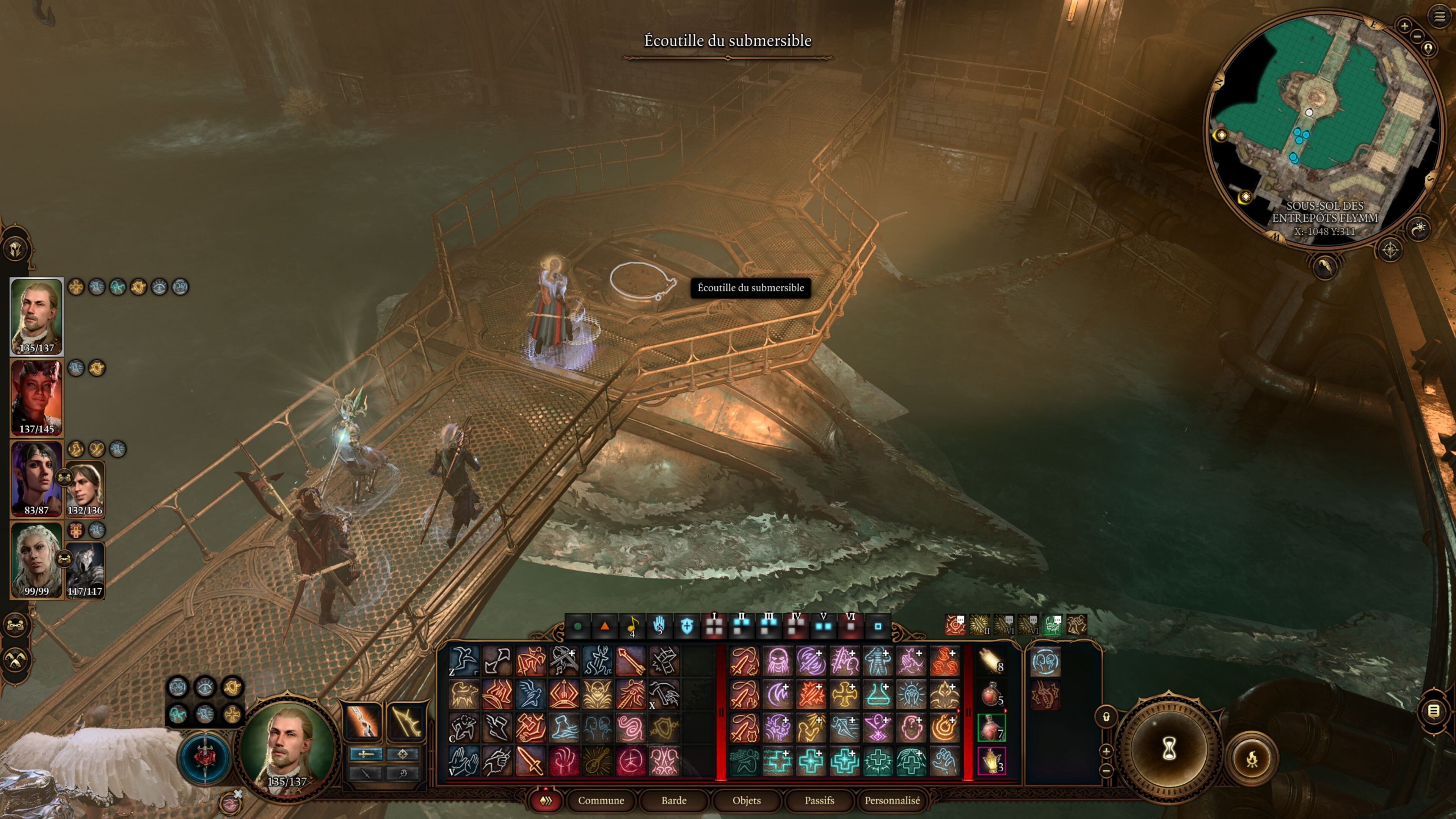Toggle the hotbar lock padlock
This screenshot has height=819, width=1456.
tap(1106, 717)
